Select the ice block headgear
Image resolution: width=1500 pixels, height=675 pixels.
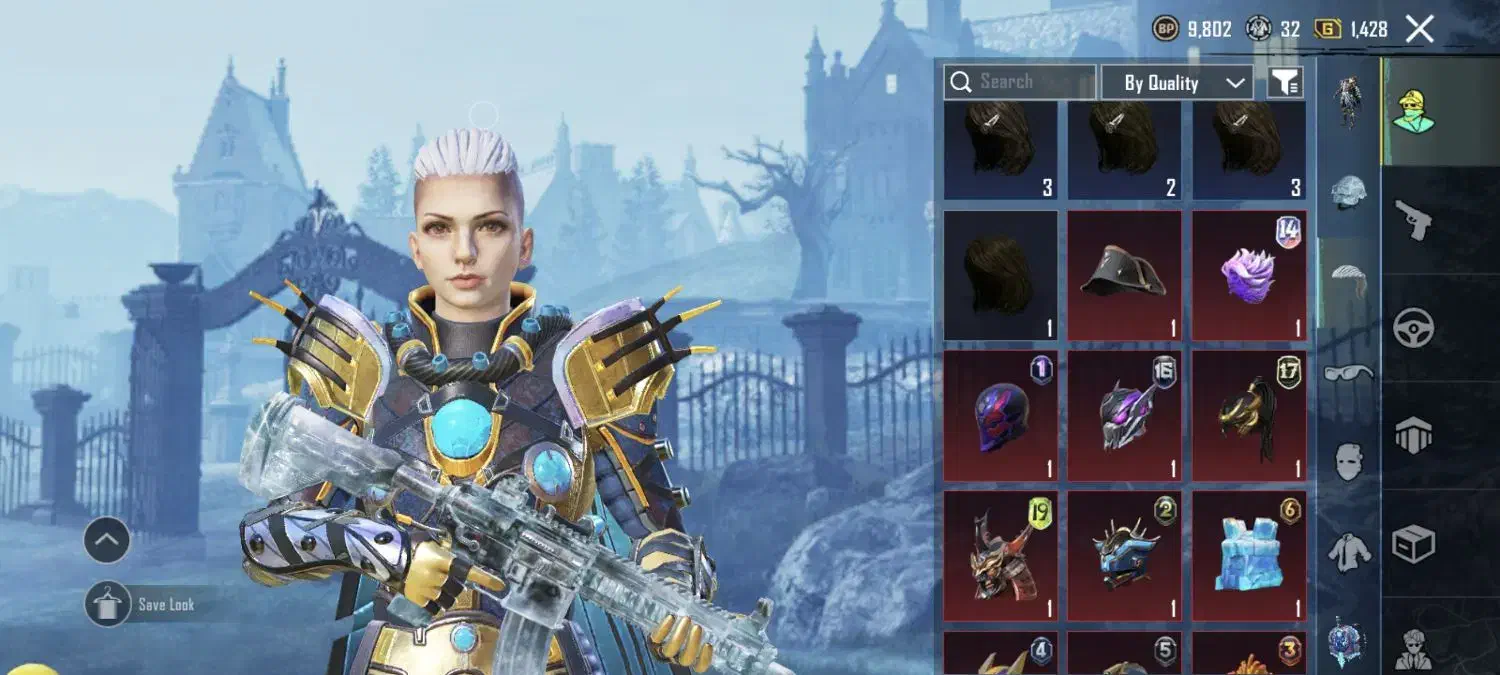pos(1248,555)
